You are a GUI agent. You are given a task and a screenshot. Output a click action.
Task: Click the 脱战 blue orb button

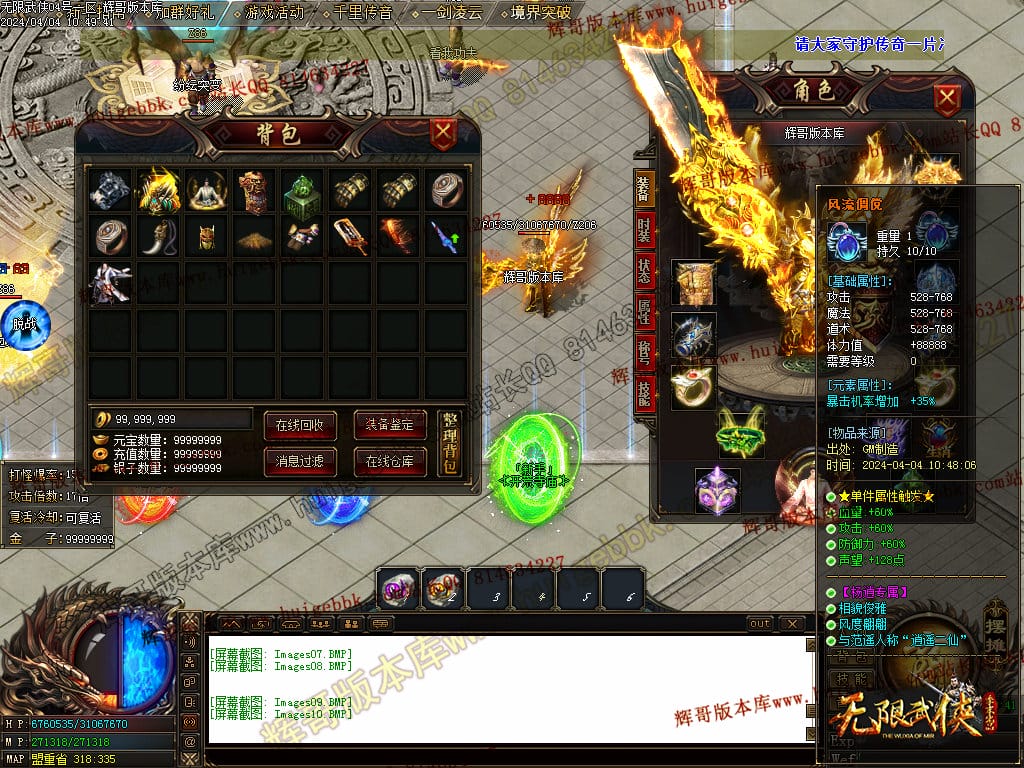[23, 323]
